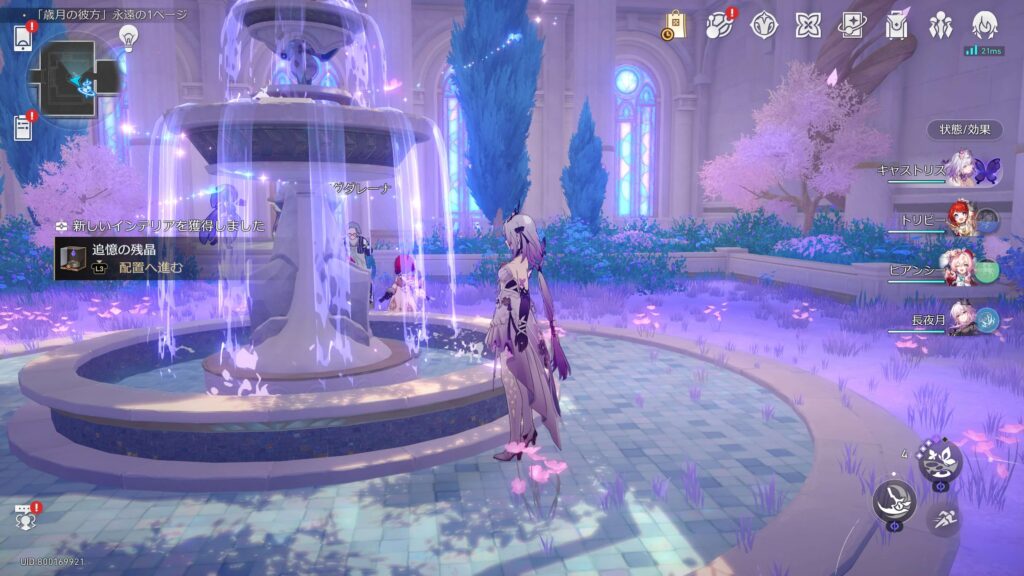
Task: Toggle the sprint running icon
Action: (x=941, y=518)
